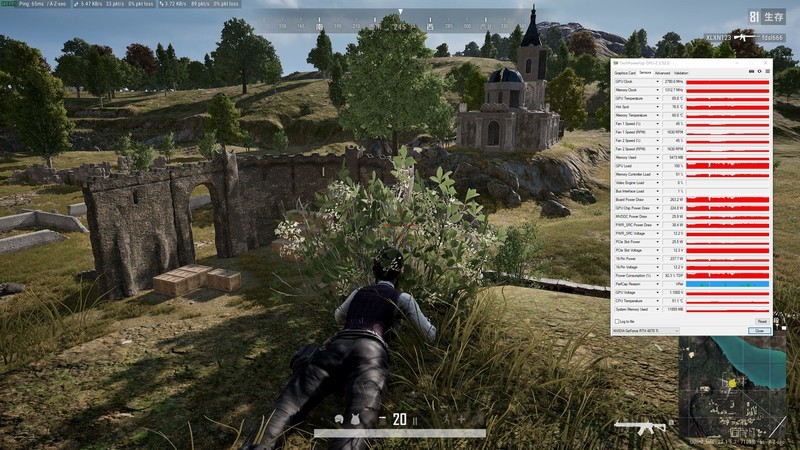Click the vest armor status icon
Screen dimensions: 800x450
(x=355, y=419)
